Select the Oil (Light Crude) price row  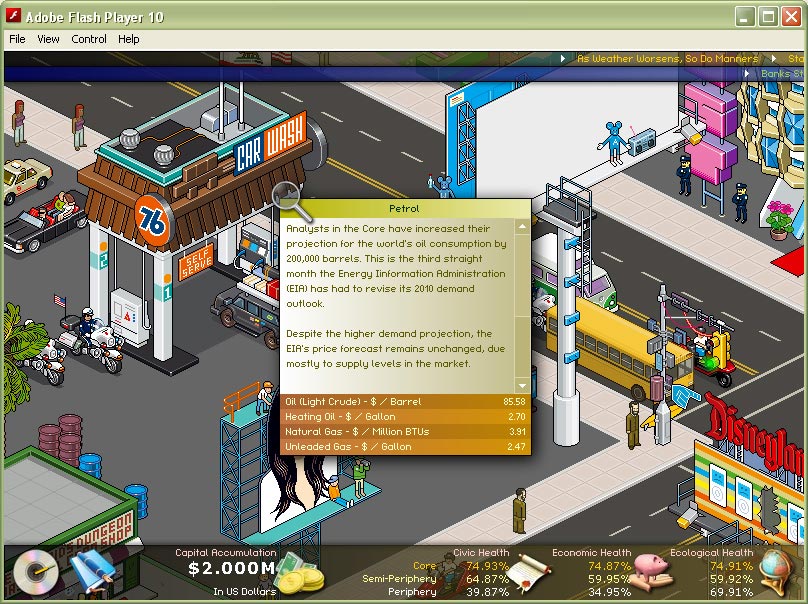point(405,402)
